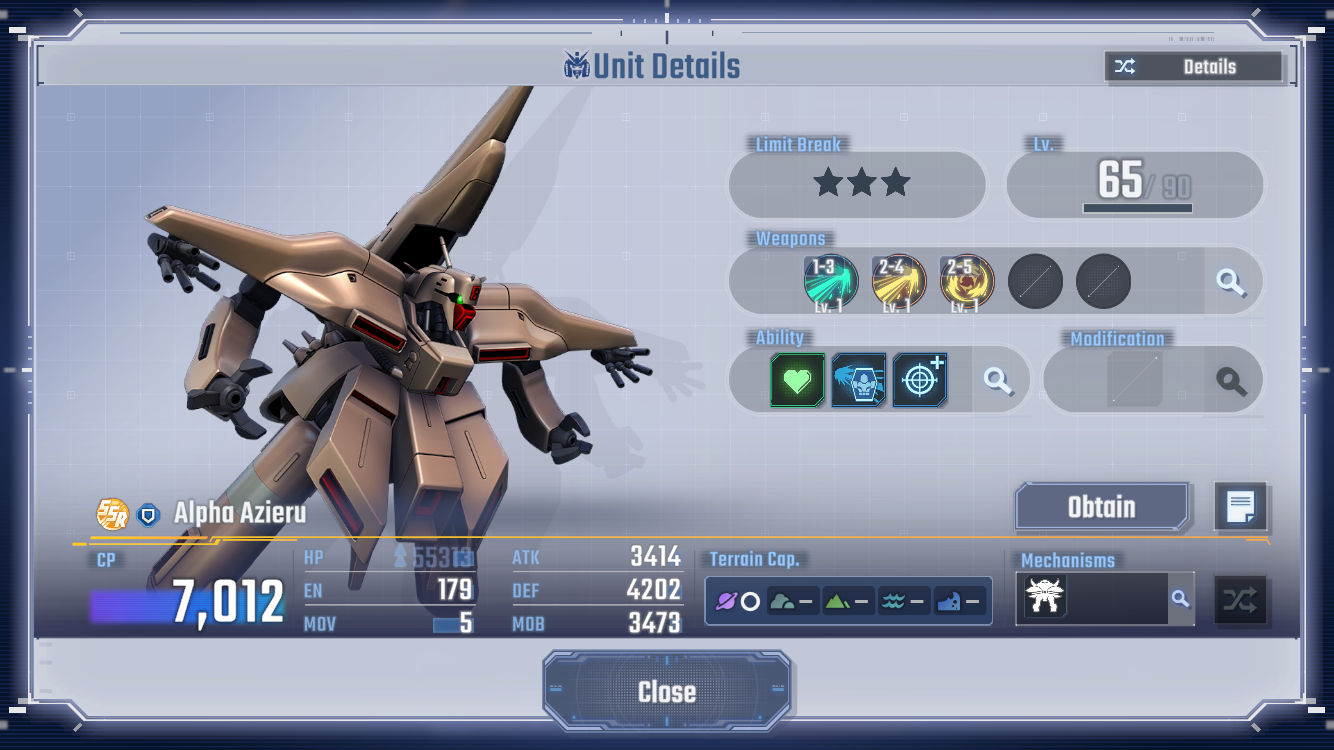Inspect weapons with the magnifier icon
Image resolution: width=1334 pixels, height=750 pixels.
click(x=1231, y=282)
